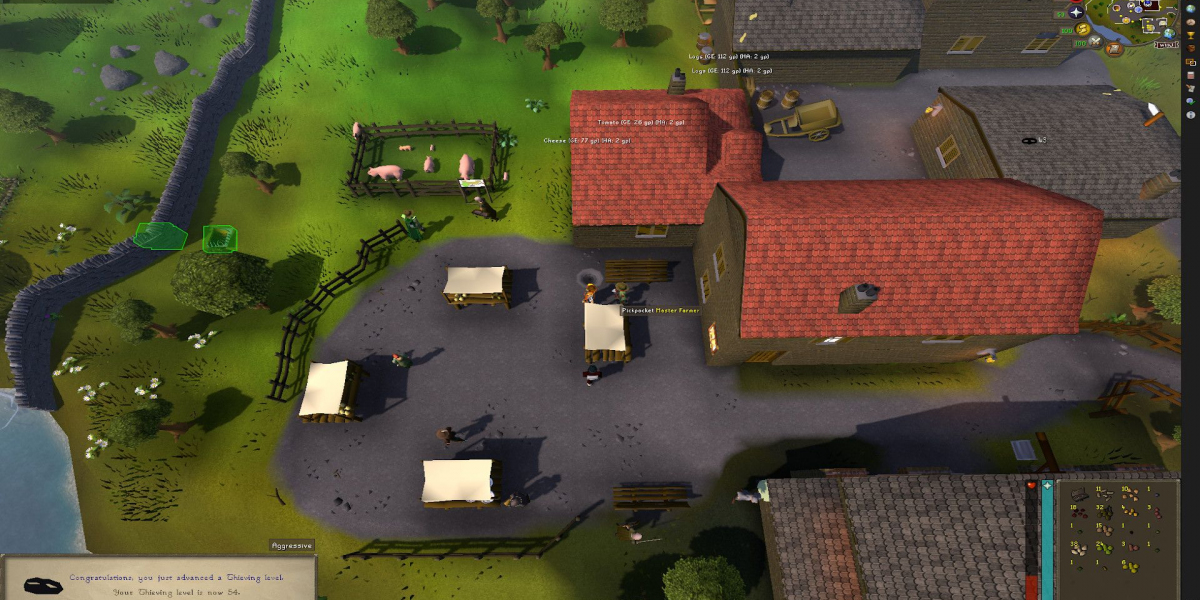Select the stack of 15 seeds
This screenshot has width=1200, height=600.
click(1105, 531)
